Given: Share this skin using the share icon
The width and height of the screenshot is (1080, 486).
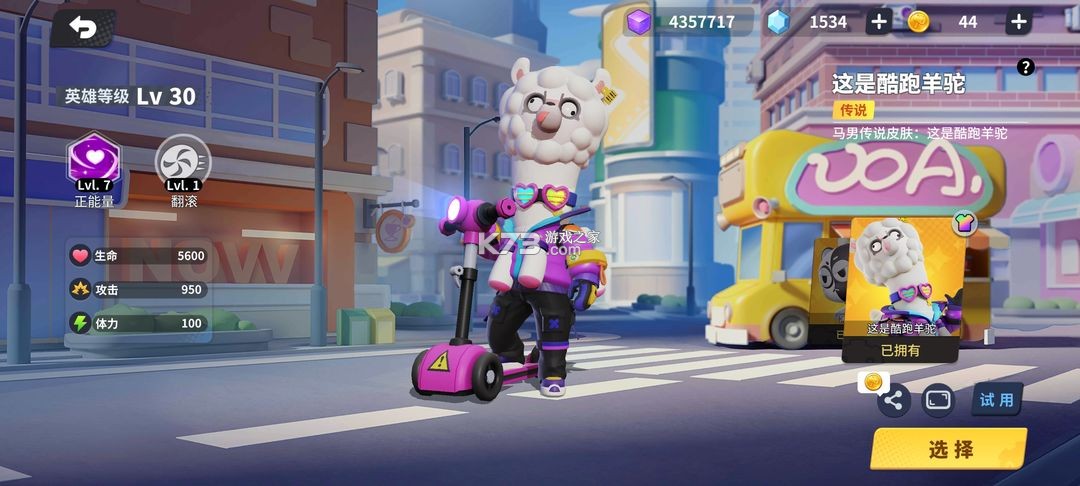Looking at the screenshot, I should pos(893,401).
